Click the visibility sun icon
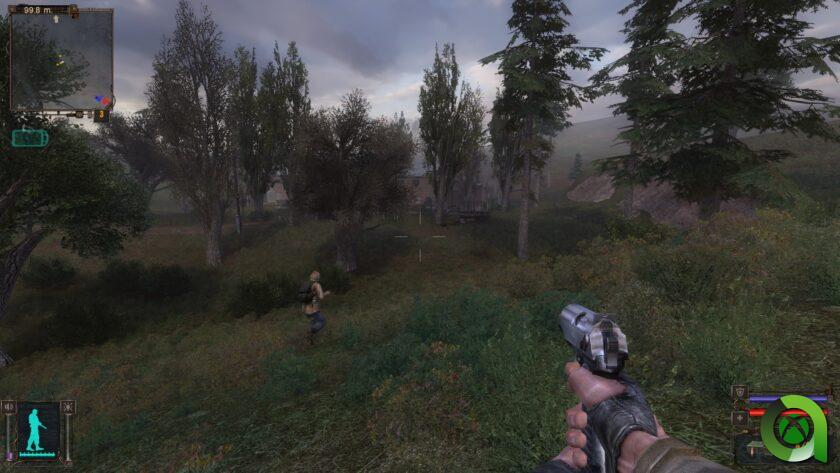The image size is (840, 473). tap(68, 407)
